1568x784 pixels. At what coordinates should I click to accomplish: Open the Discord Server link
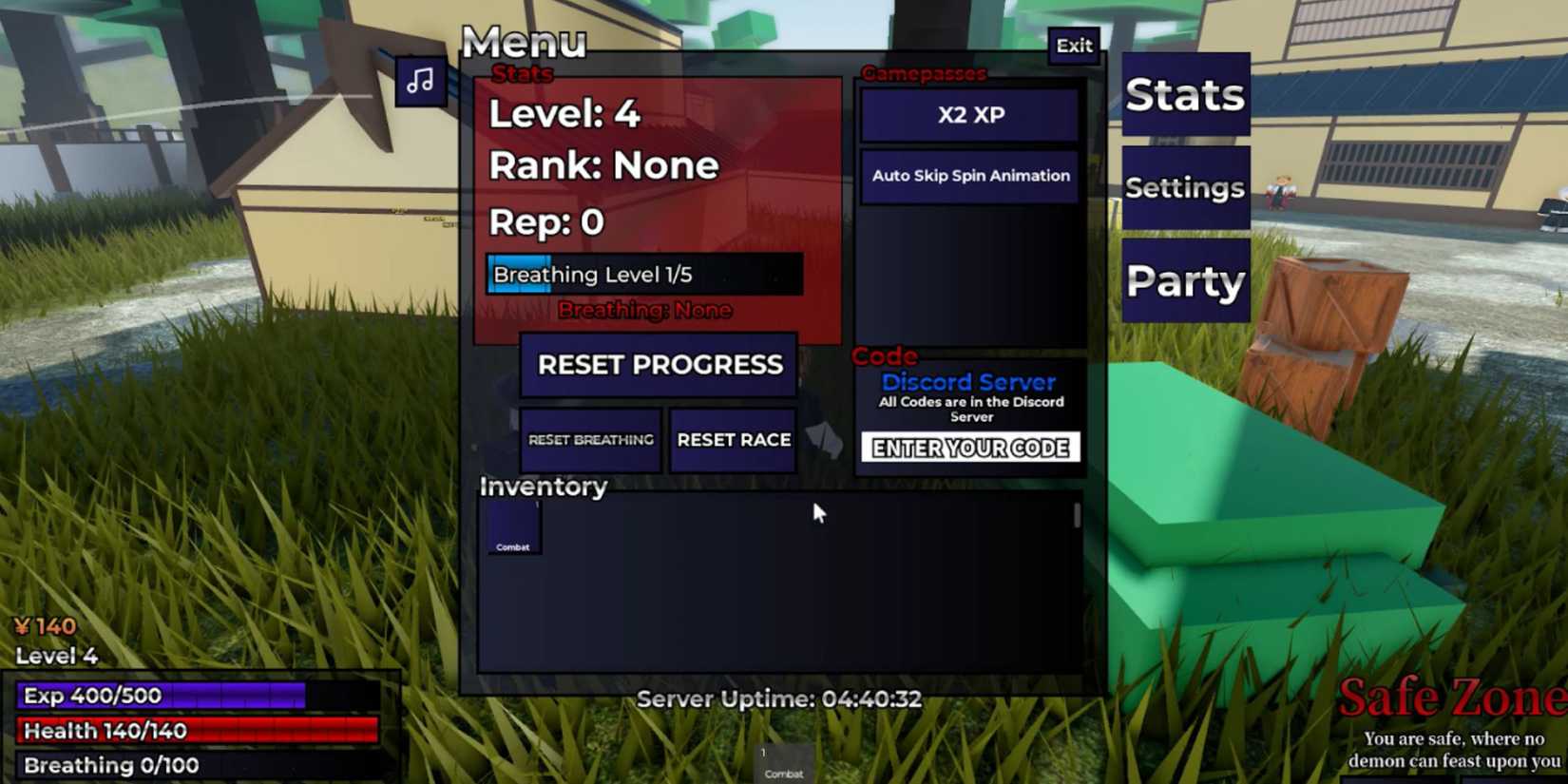967,382
